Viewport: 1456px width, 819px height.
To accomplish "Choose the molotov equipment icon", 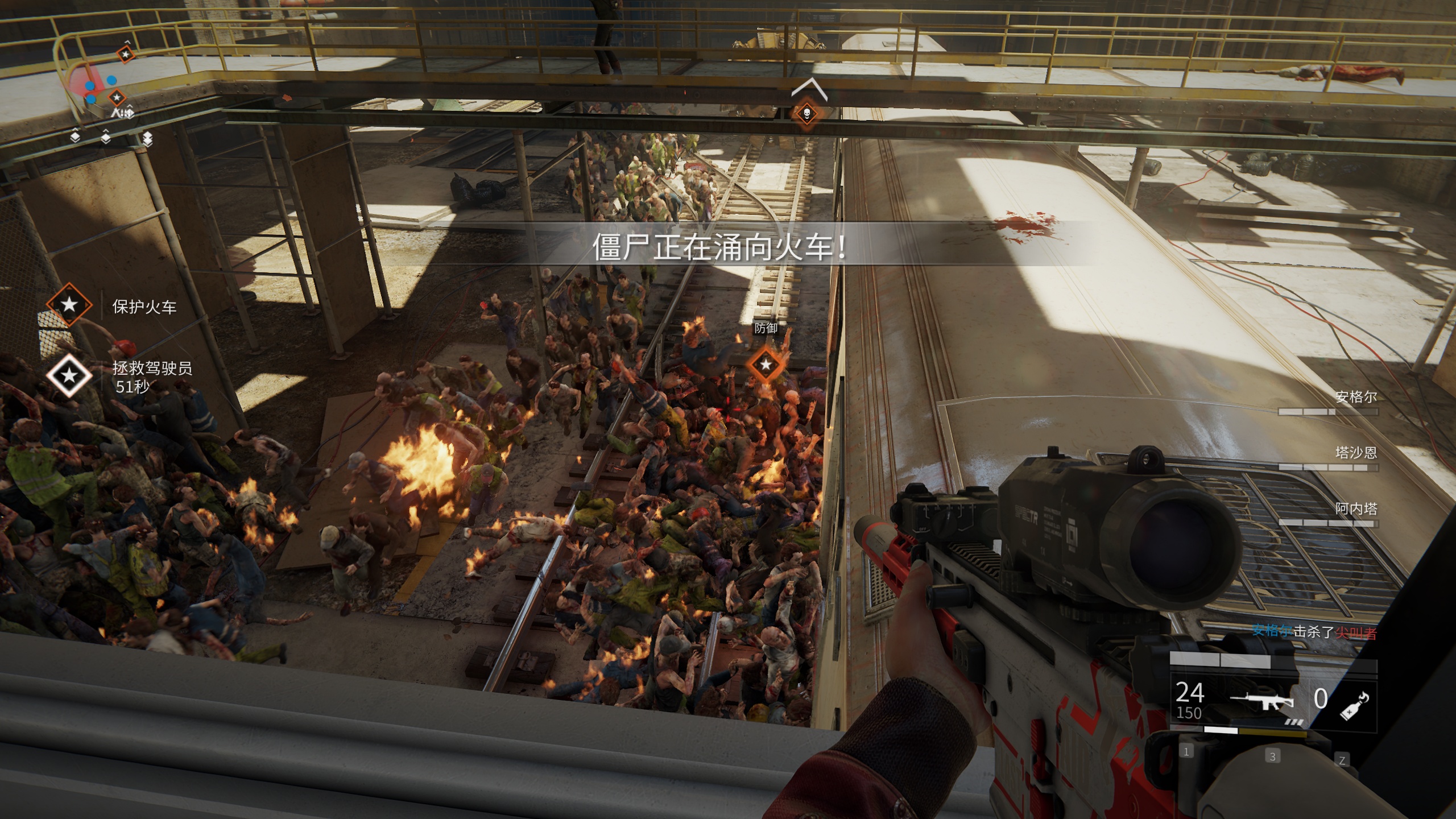I will pos(1355,705).
